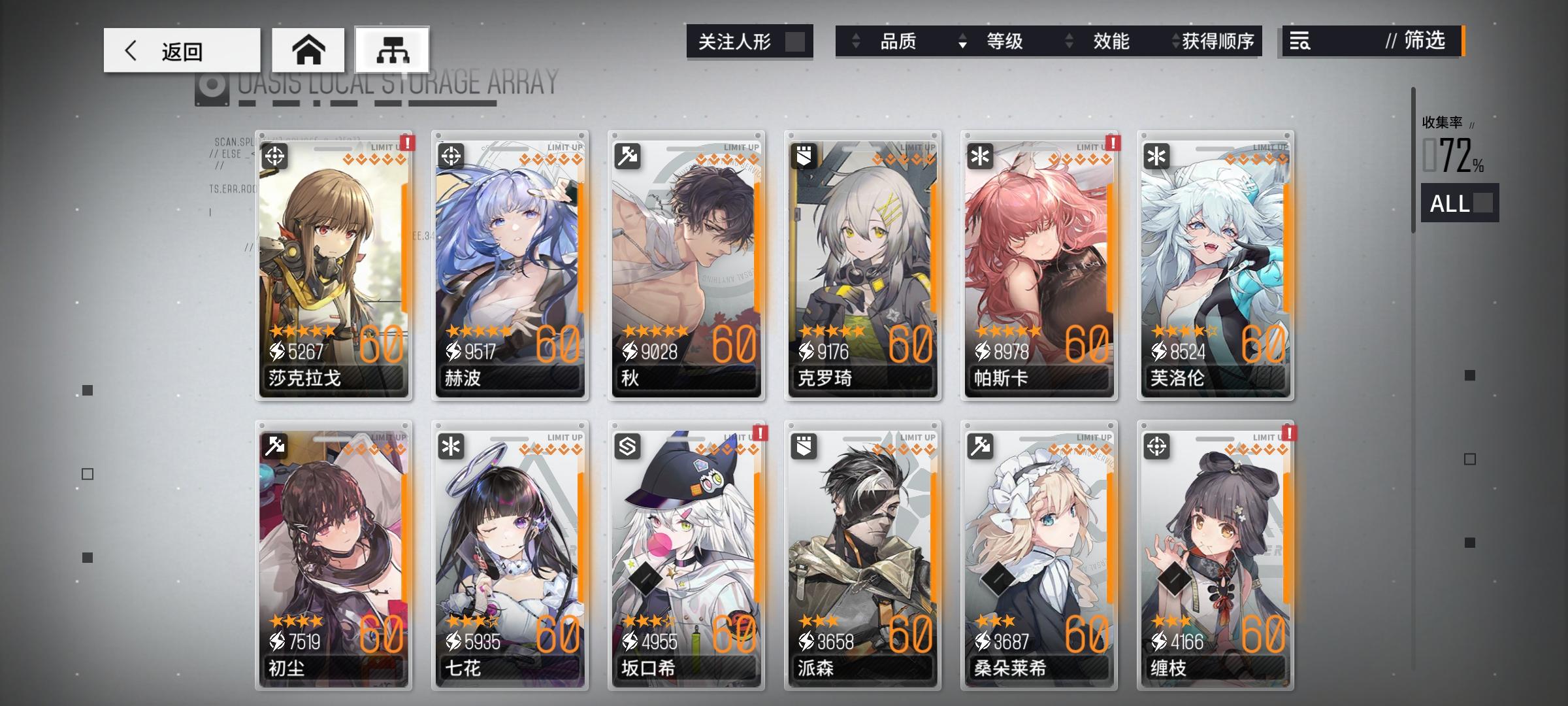Click the home icon in the top bar
Screen dimensions: 1568x706
(x=308, y=49)
